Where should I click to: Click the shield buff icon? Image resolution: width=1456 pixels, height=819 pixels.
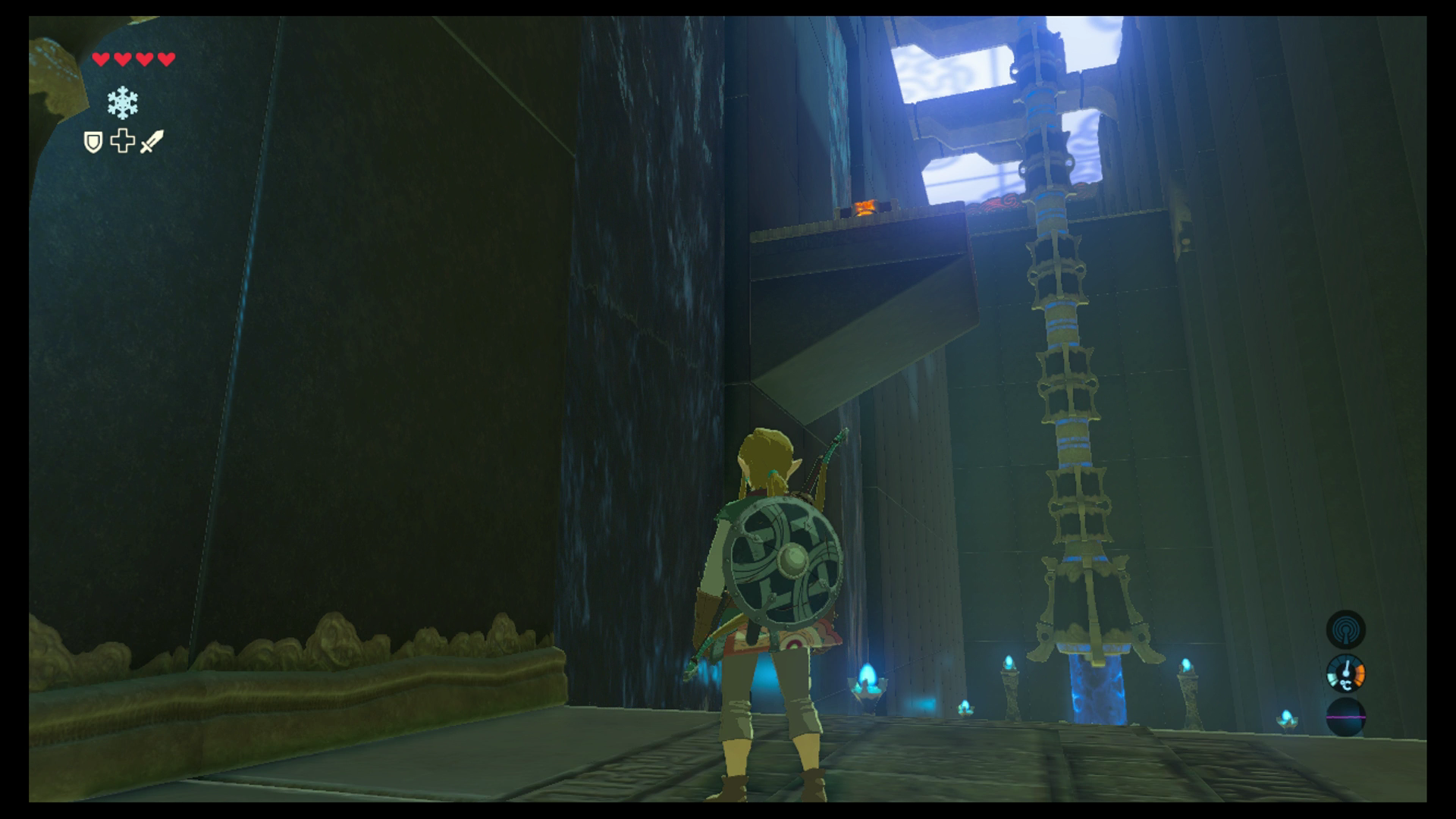click(x=93, y=141)
